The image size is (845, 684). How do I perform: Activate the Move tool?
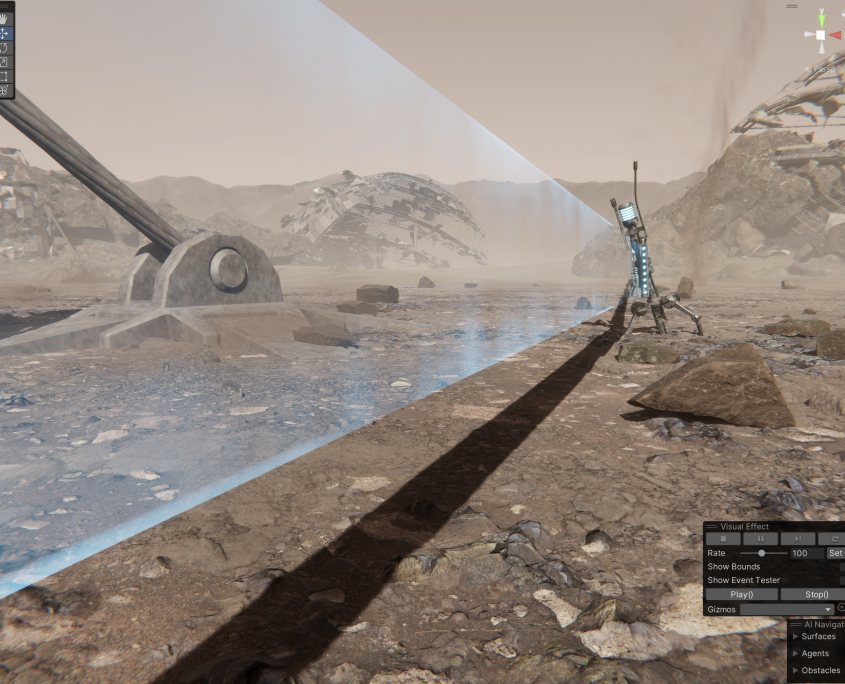click(x=5, y=33)
